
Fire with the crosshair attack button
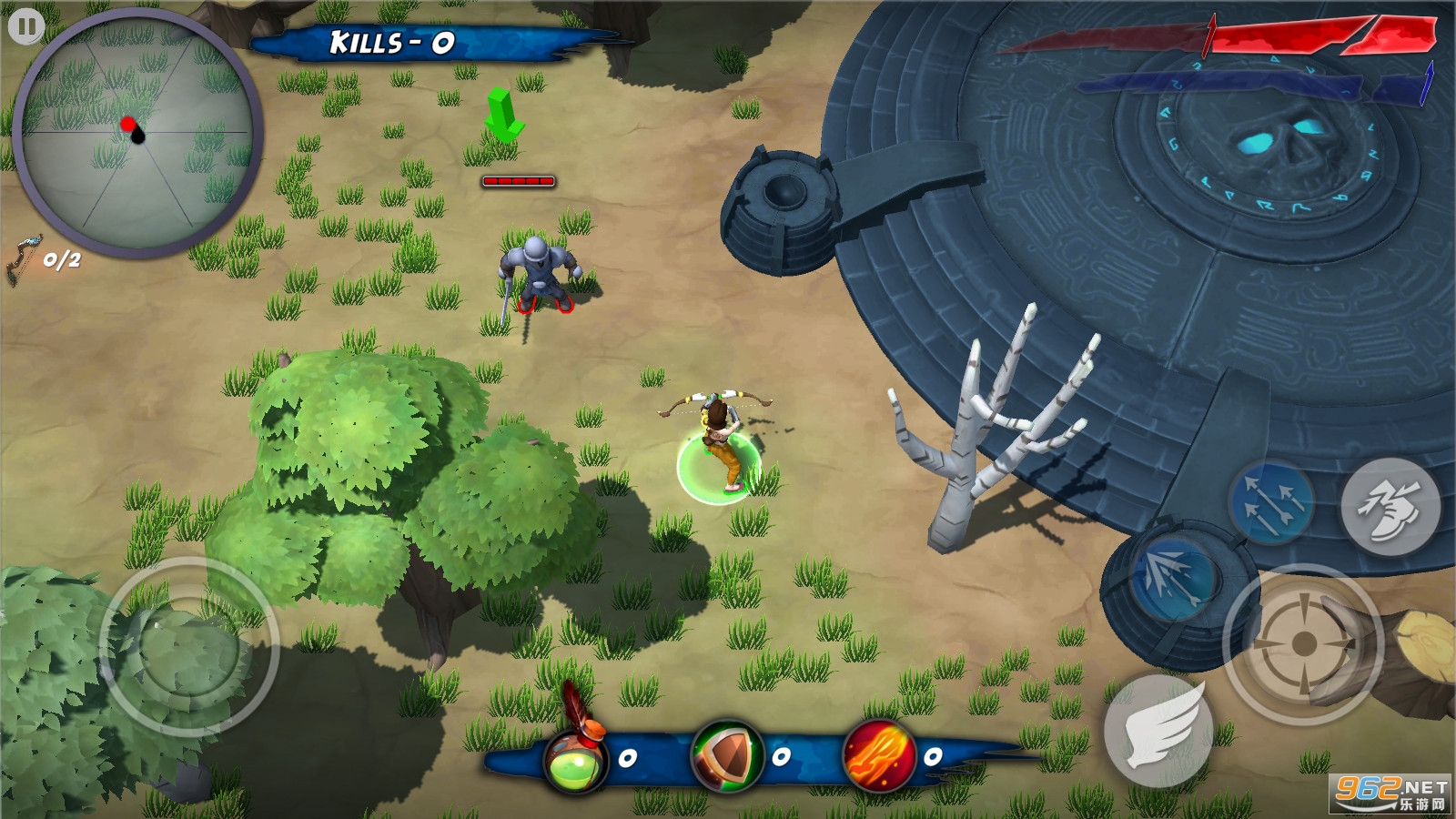pyautogui.click(x=1303, y=644)
